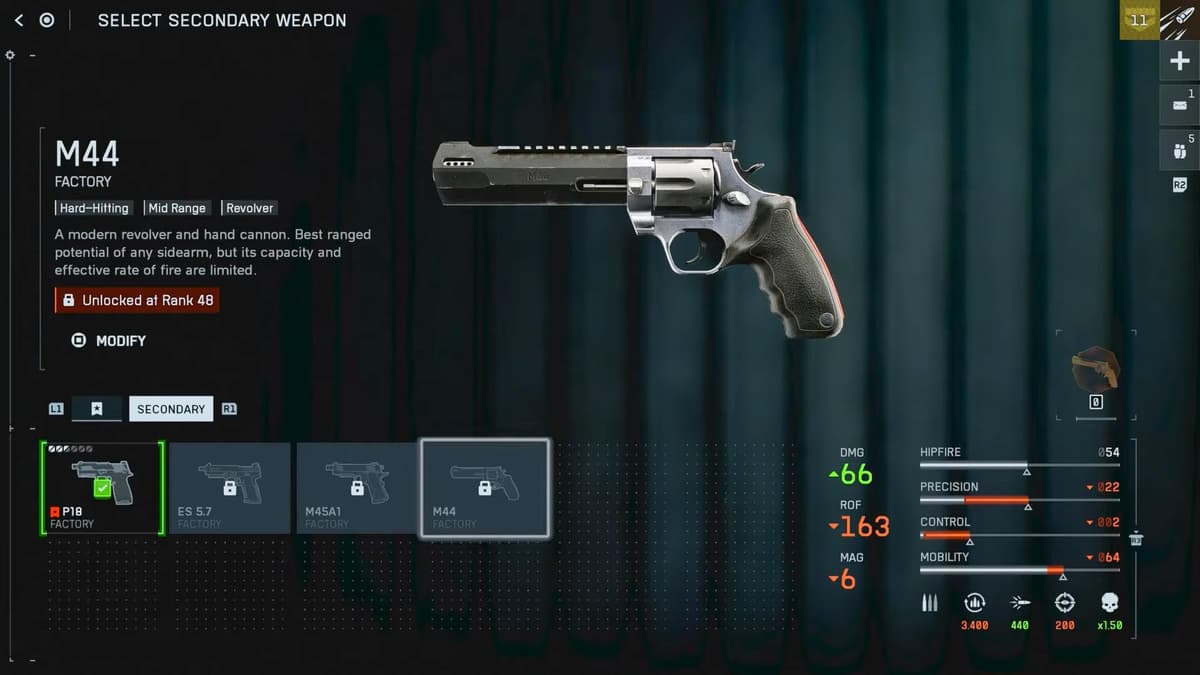This screenshot has width=1200, height=675.
Task: Select the P18 Factory pistol tile
Action: pos(102,489)
